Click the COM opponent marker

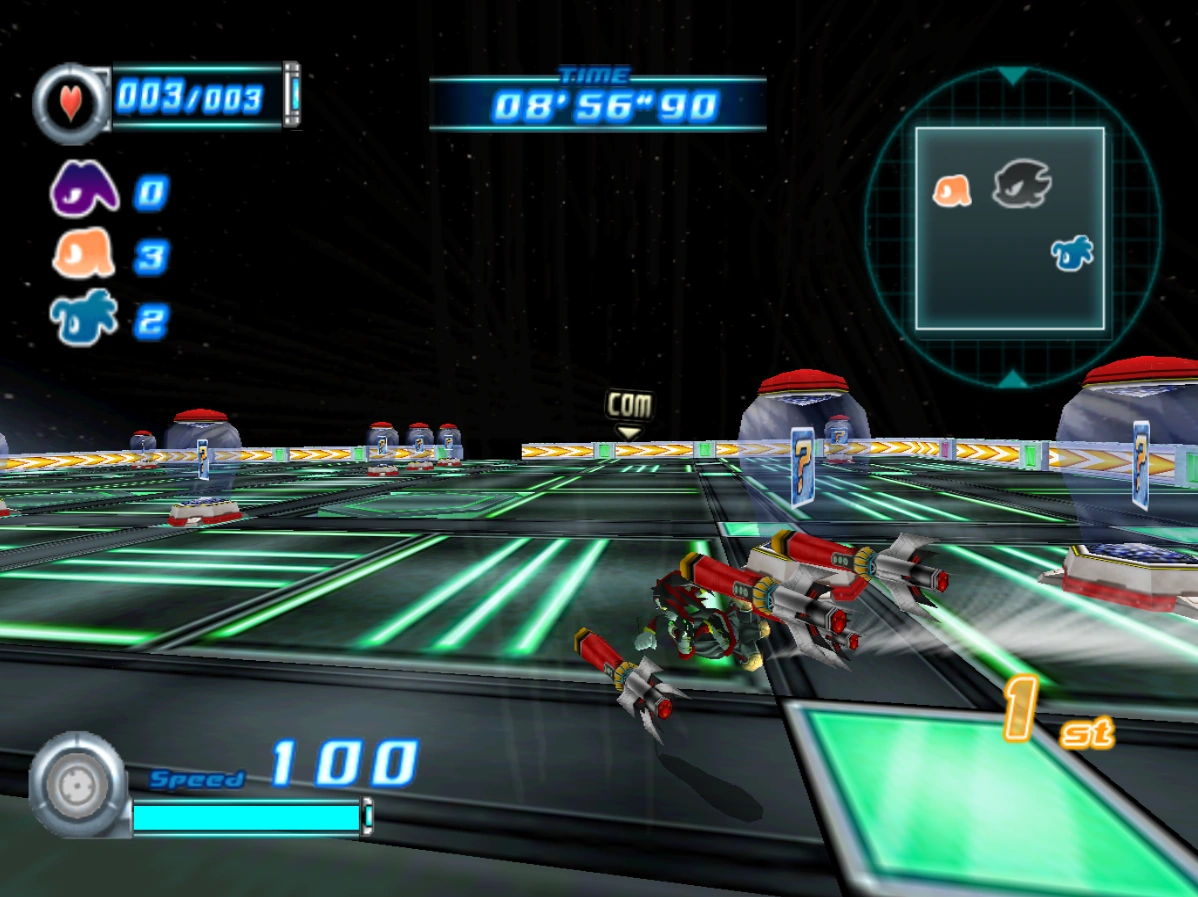[x=629, y=408]
